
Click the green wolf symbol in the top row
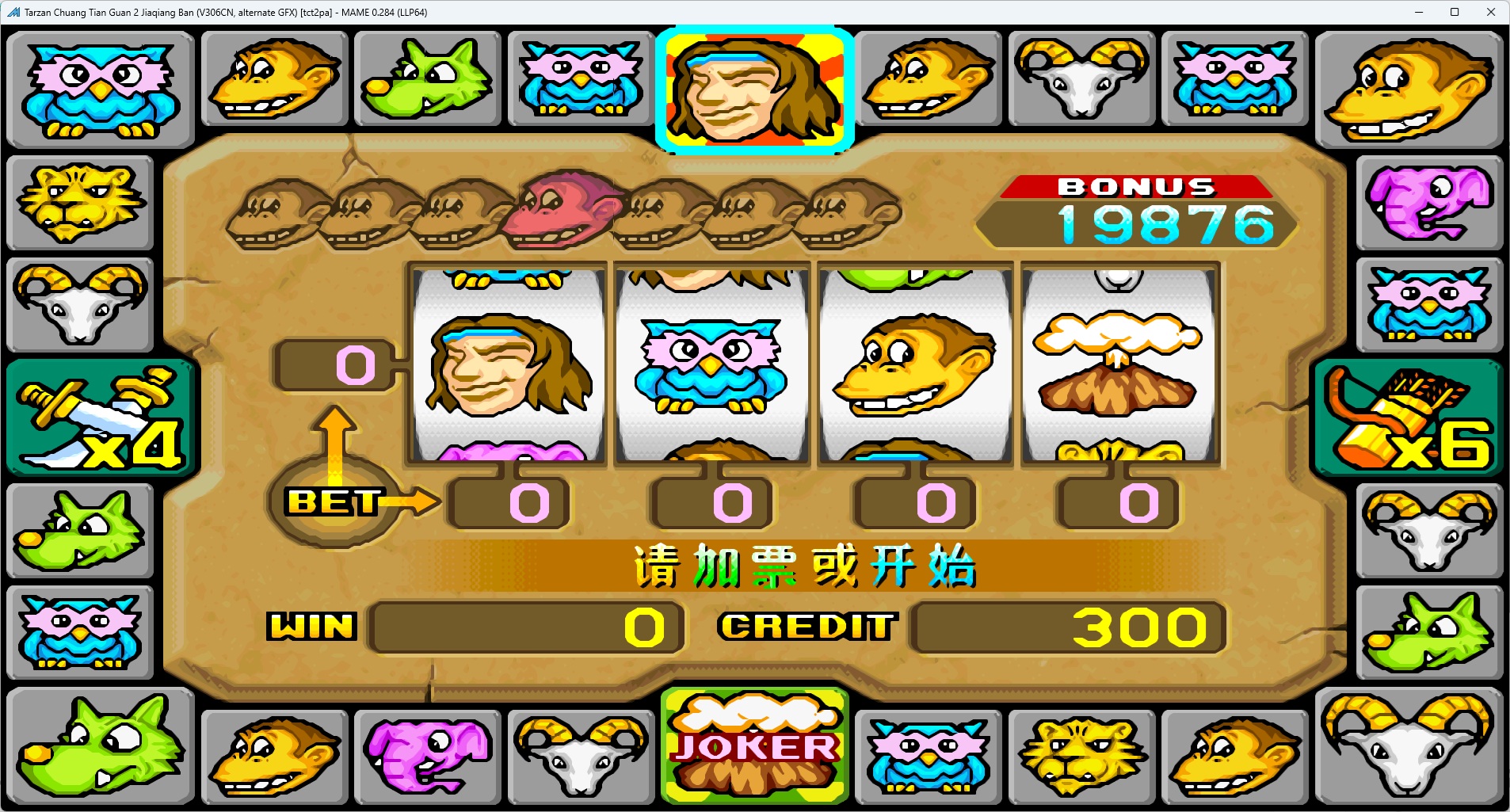[x=428, y=79]
